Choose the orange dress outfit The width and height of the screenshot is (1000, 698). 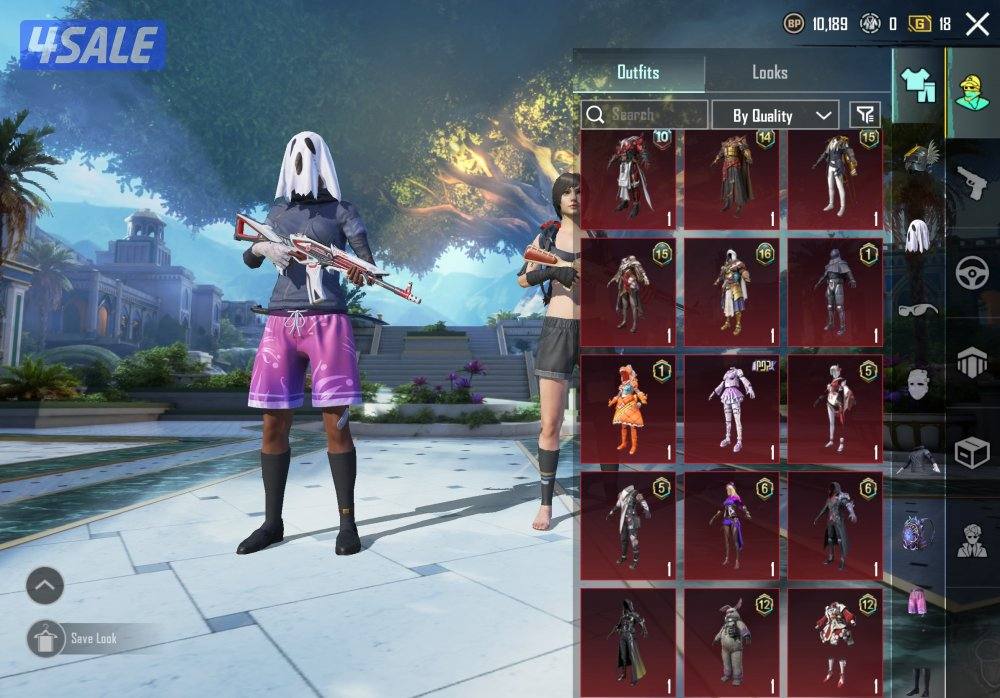[x=629, y=409]
